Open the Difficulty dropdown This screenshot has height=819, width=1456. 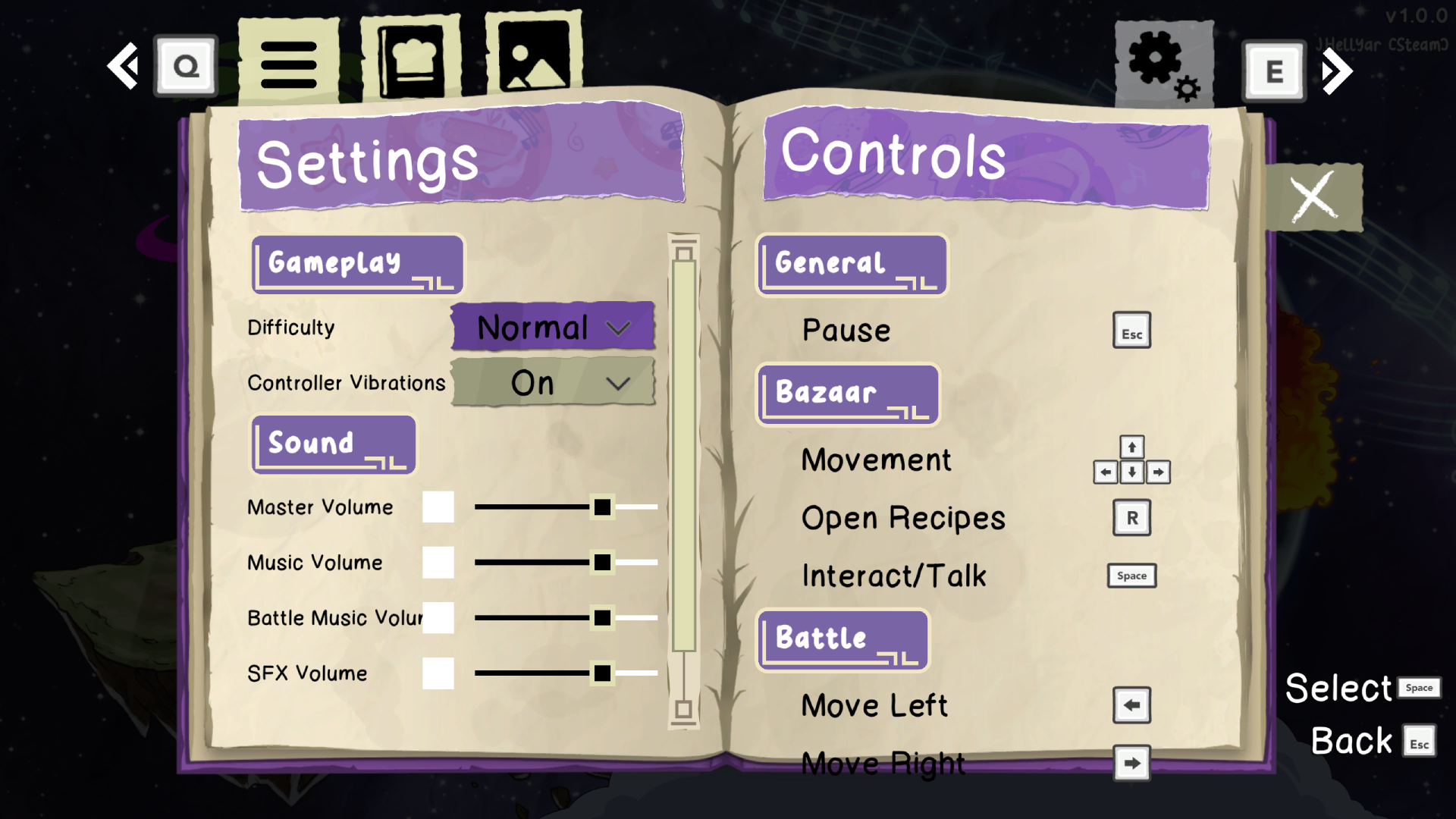click(552, 327)
